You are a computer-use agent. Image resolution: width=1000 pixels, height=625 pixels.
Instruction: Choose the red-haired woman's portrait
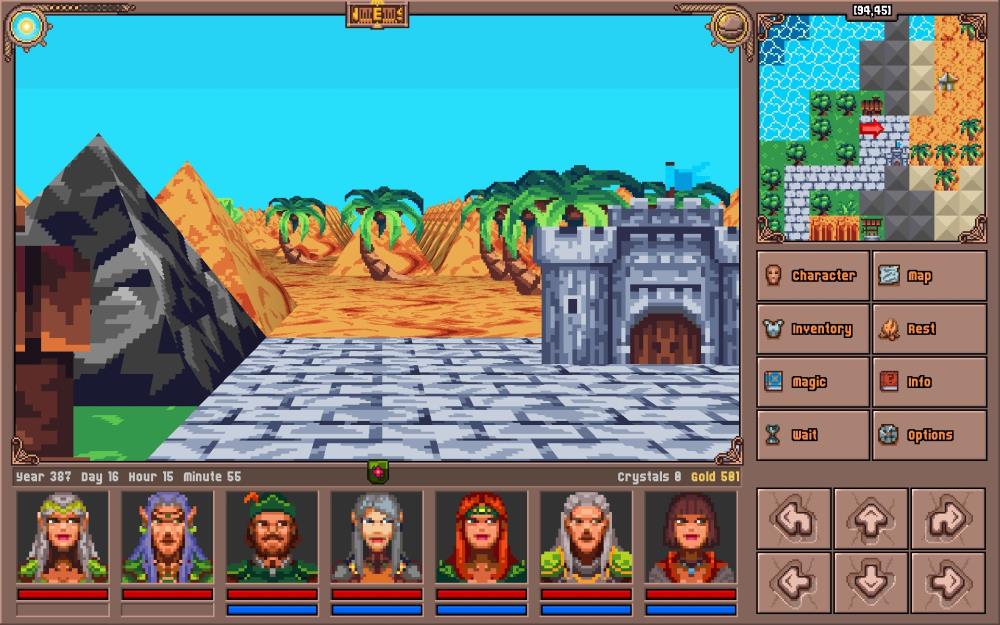(482, 536)
